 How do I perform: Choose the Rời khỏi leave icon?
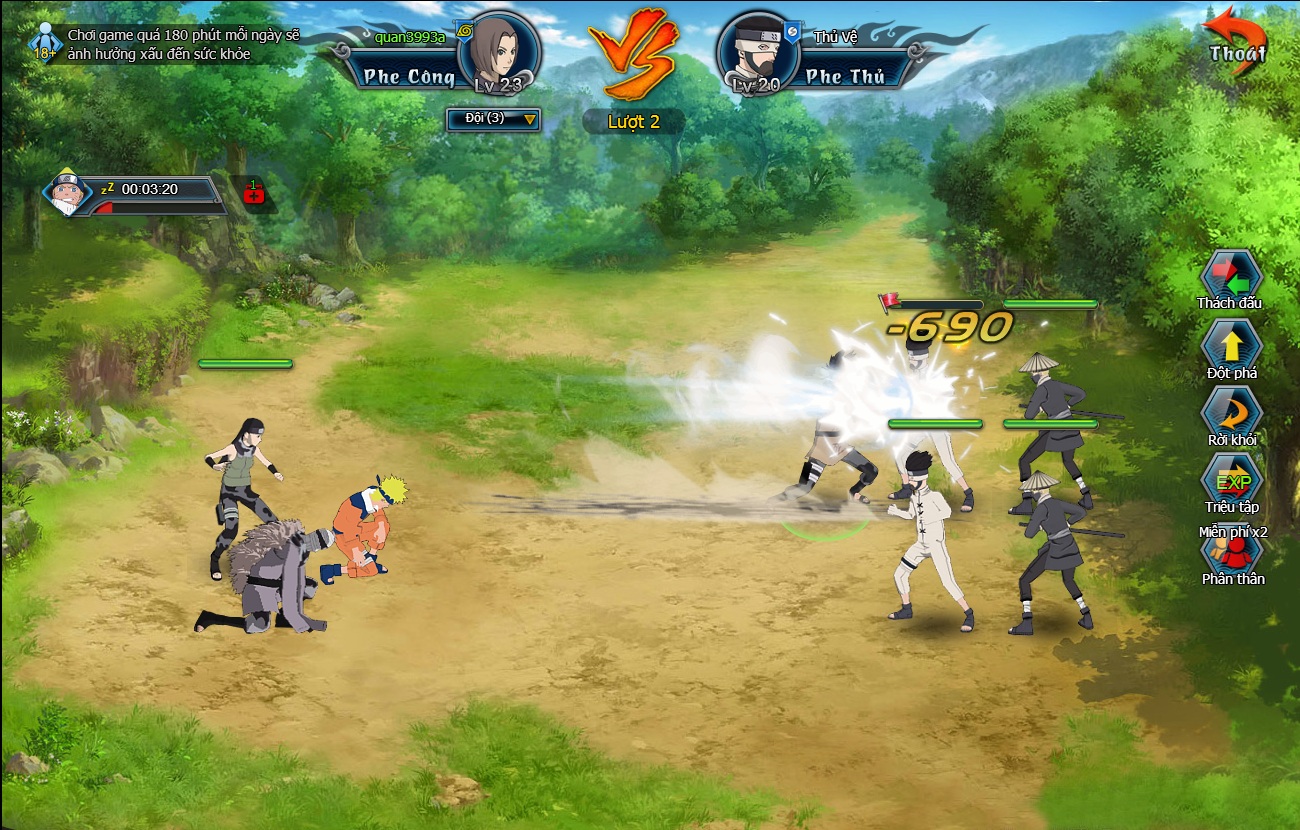[1231, 413]
